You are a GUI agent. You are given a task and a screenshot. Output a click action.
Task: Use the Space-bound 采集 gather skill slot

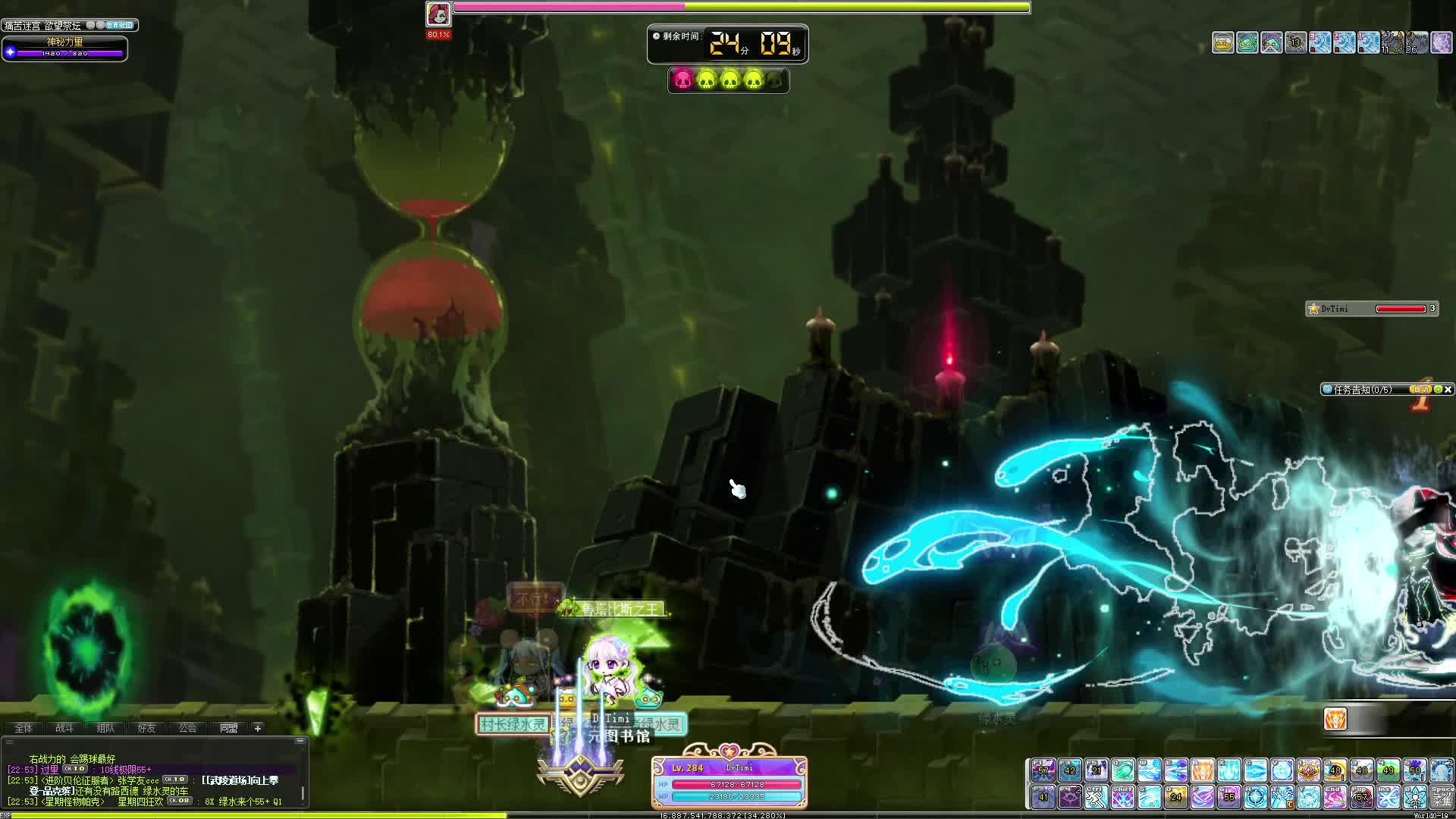pos(1442,797)
